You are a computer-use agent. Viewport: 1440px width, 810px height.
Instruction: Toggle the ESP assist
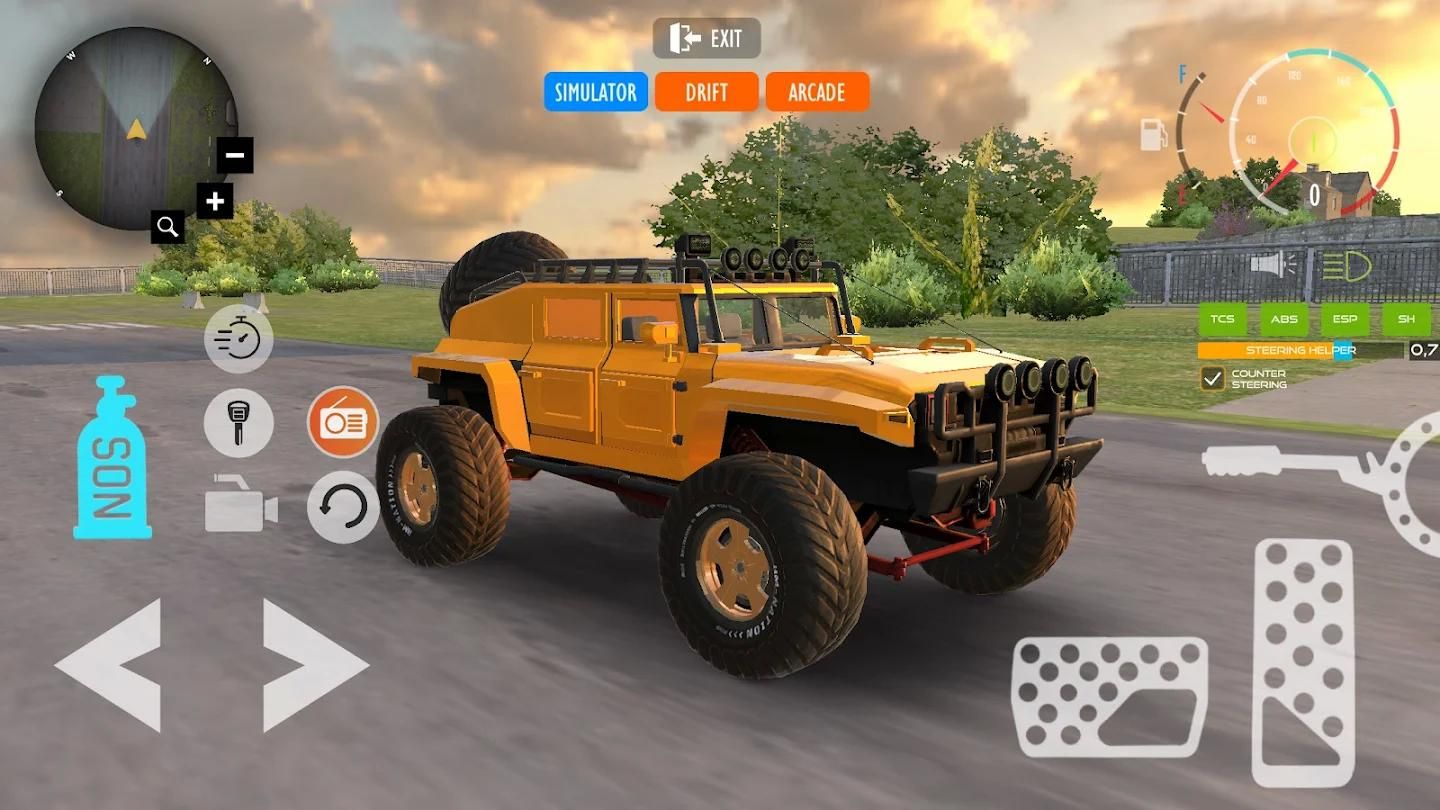tap(1345, 320)
